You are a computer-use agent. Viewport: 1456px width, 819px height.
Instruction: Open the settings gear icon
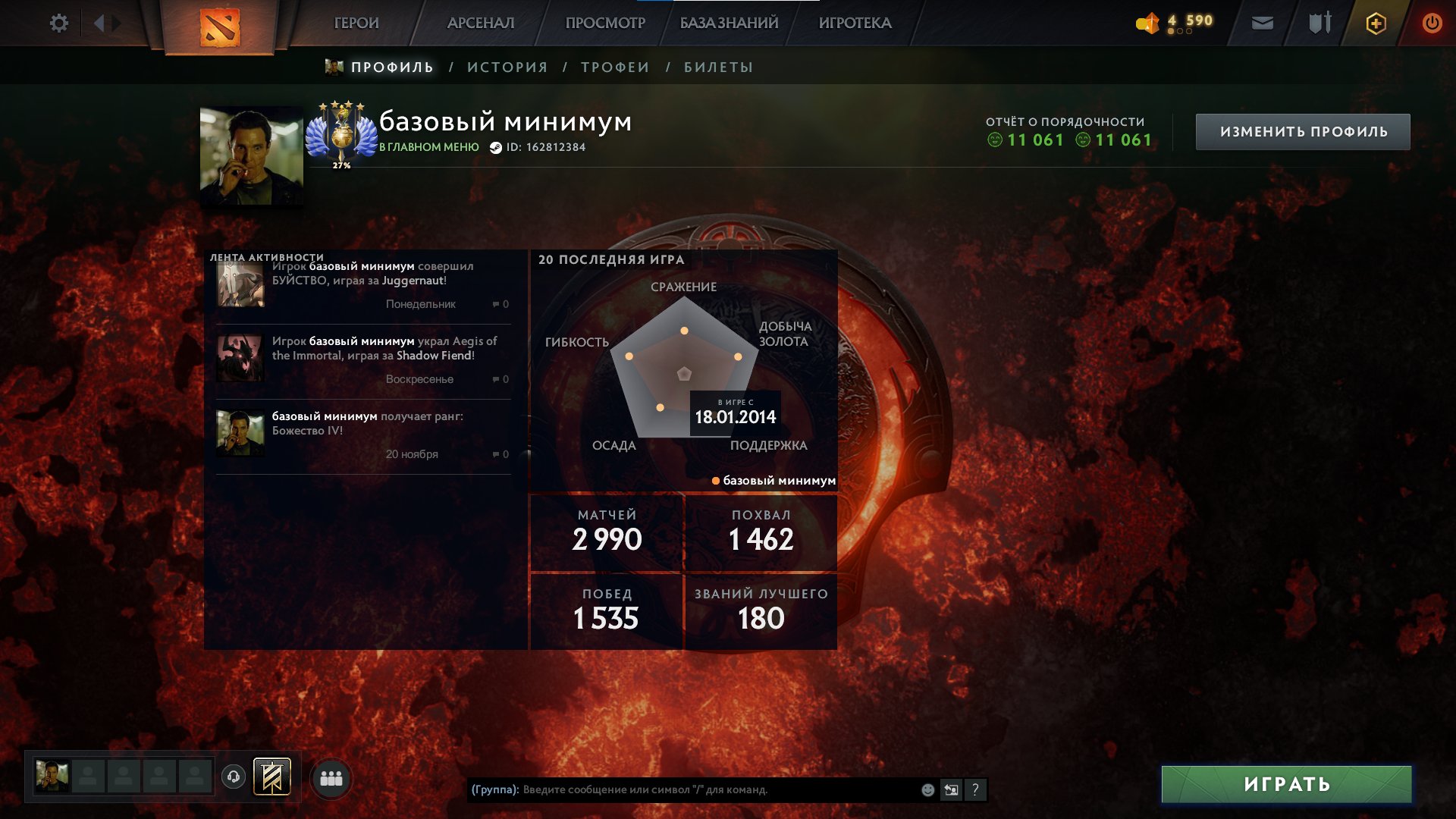pos(58,23)
